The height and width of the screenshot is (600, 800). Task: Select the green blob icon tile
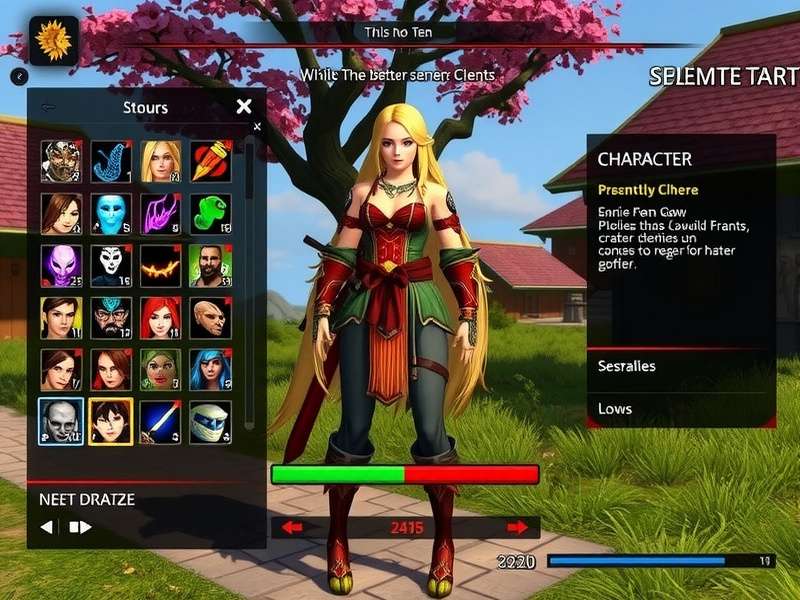pyautogui.click(x=210, y=213)
